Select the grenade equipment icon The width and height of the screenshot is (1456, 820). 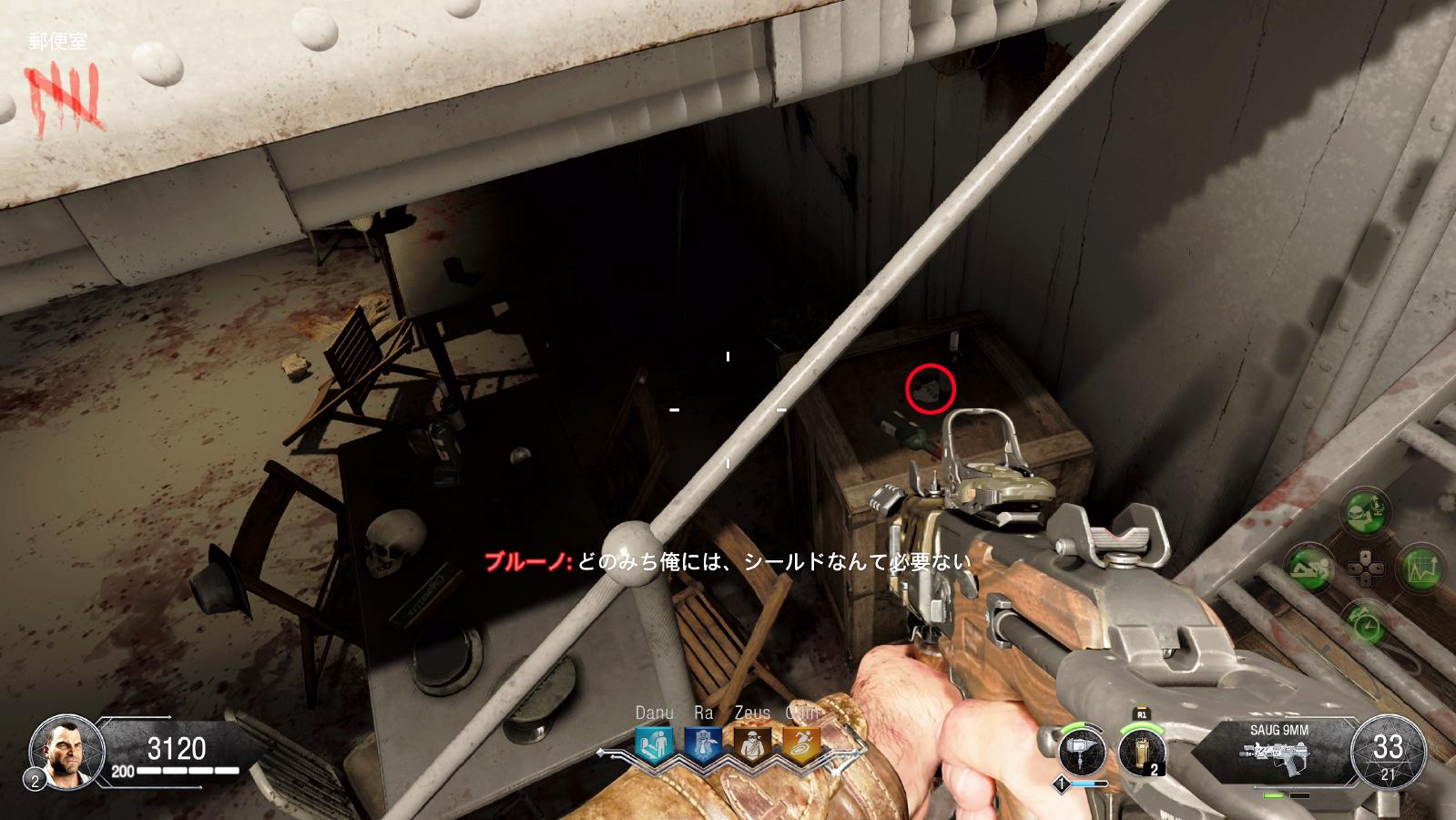1141,753
